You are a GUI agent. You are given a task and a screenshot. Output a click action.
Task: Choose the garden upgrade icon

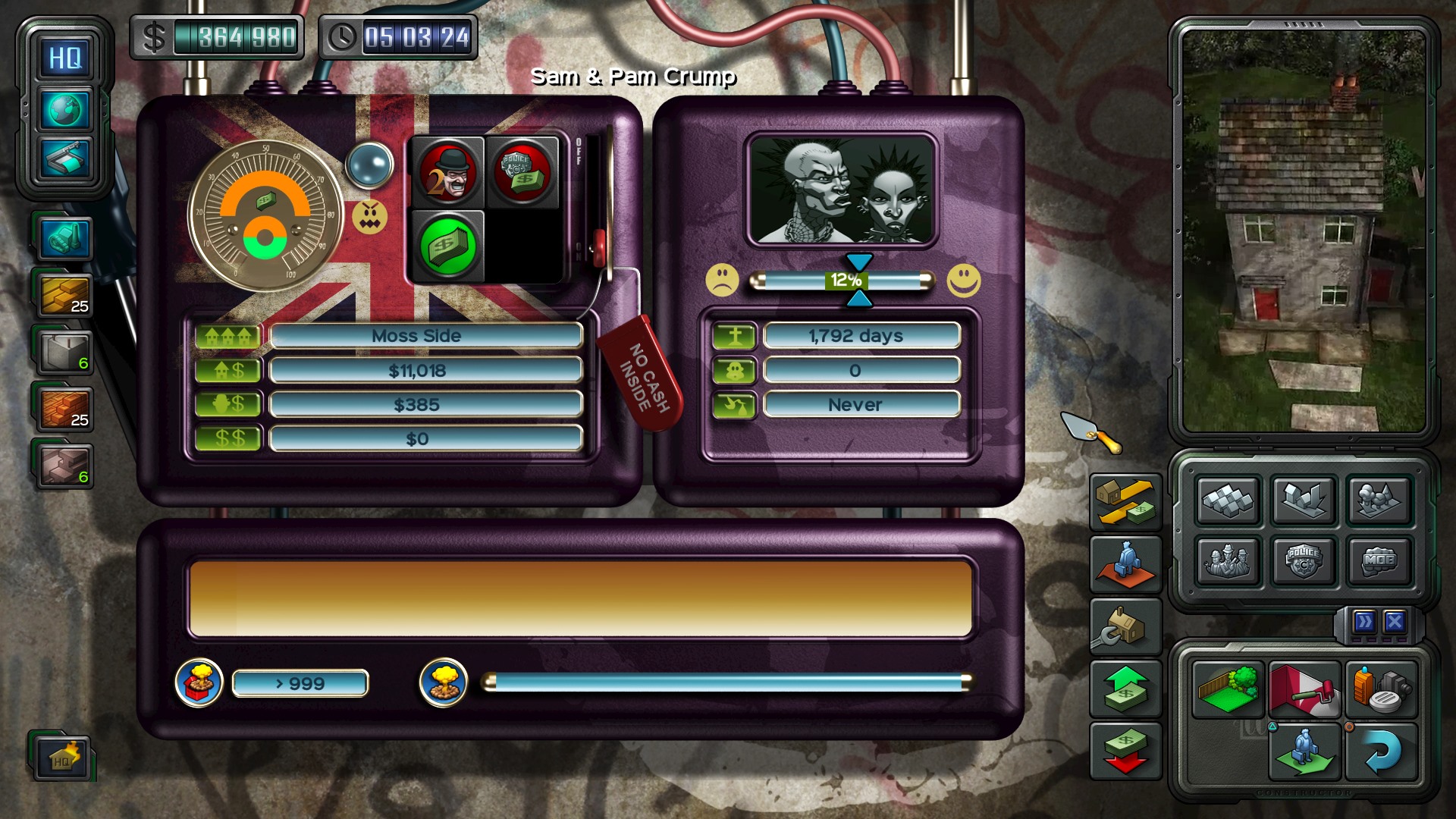1228,689
